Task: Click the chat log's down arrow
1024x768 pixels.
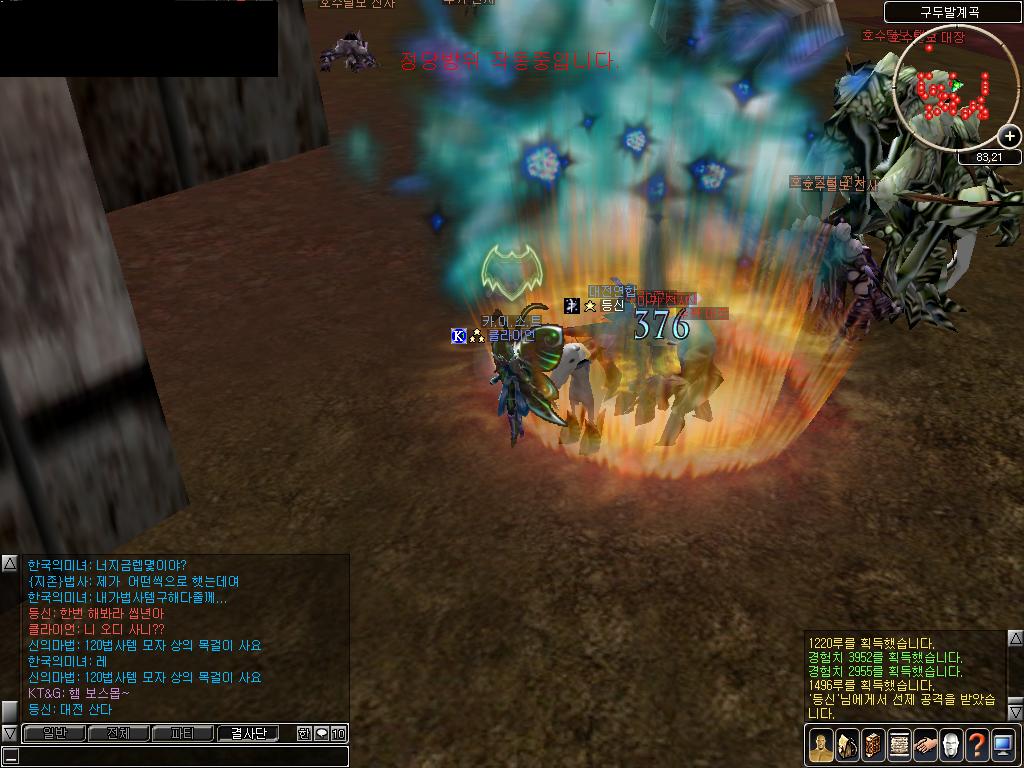Action: pyautogui.click(x=9, y=733)
